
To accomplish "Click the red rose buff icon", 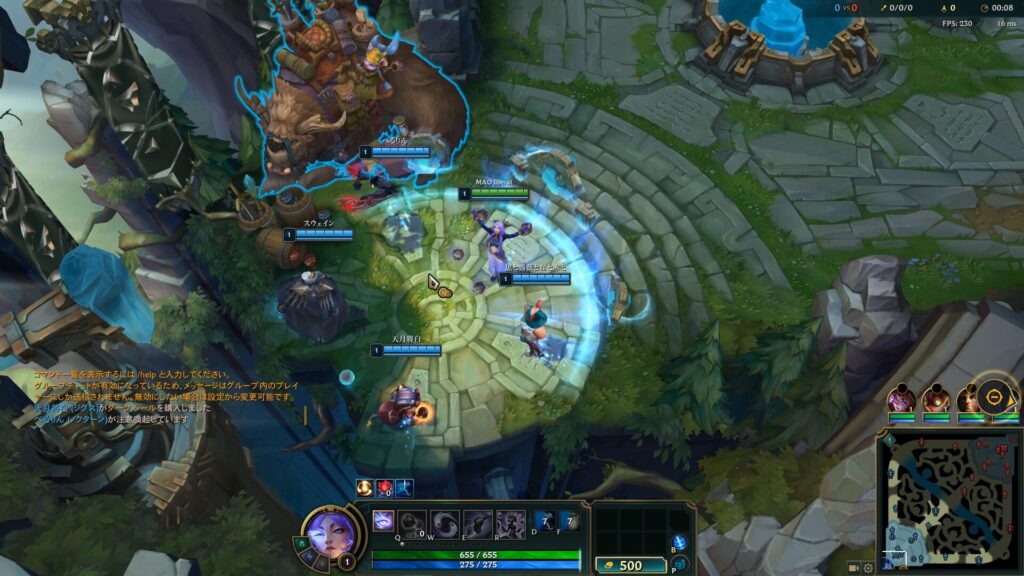I will (x=384, y=487).
